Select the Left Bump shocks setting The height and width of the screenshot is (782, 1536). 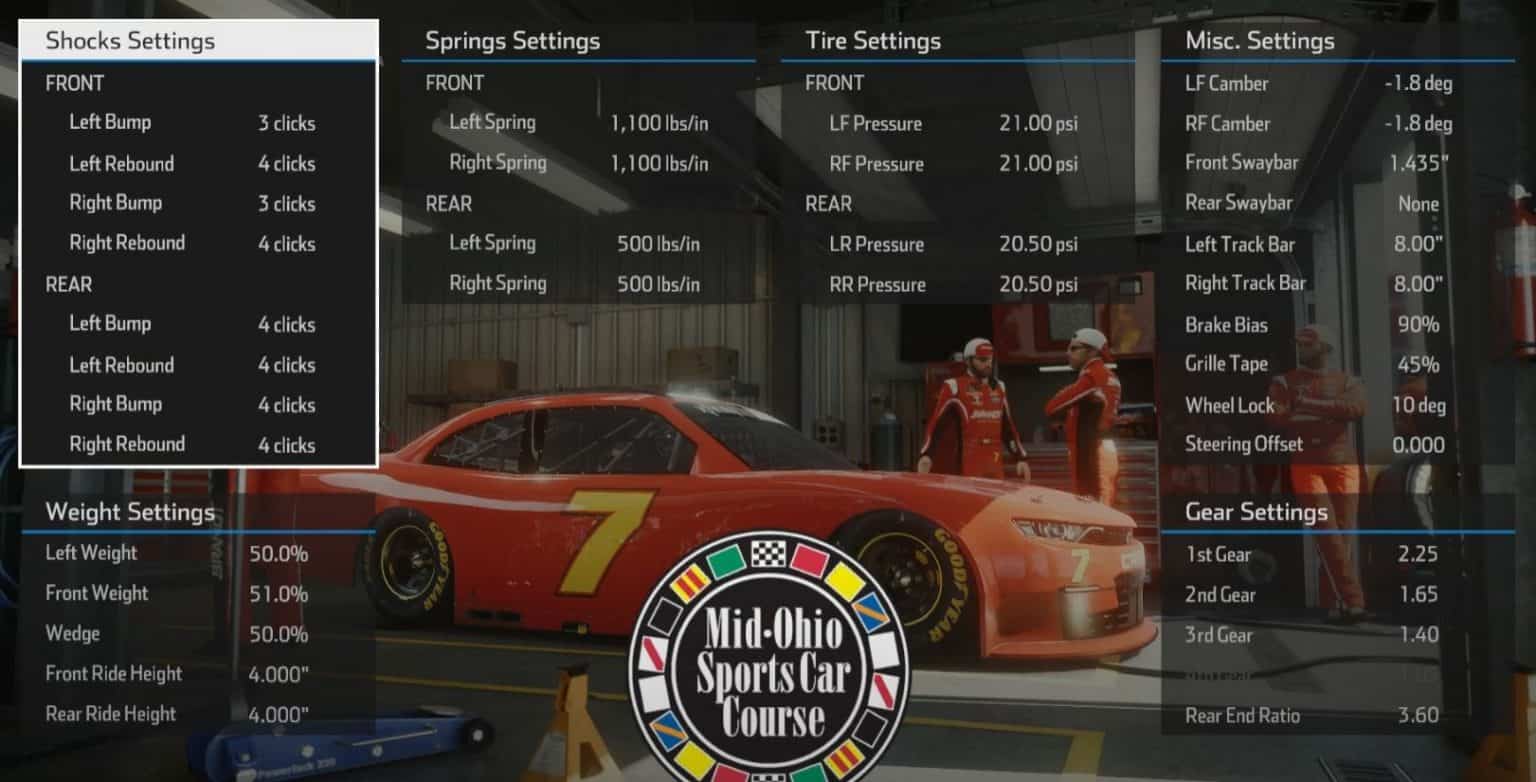coord(110,122)
